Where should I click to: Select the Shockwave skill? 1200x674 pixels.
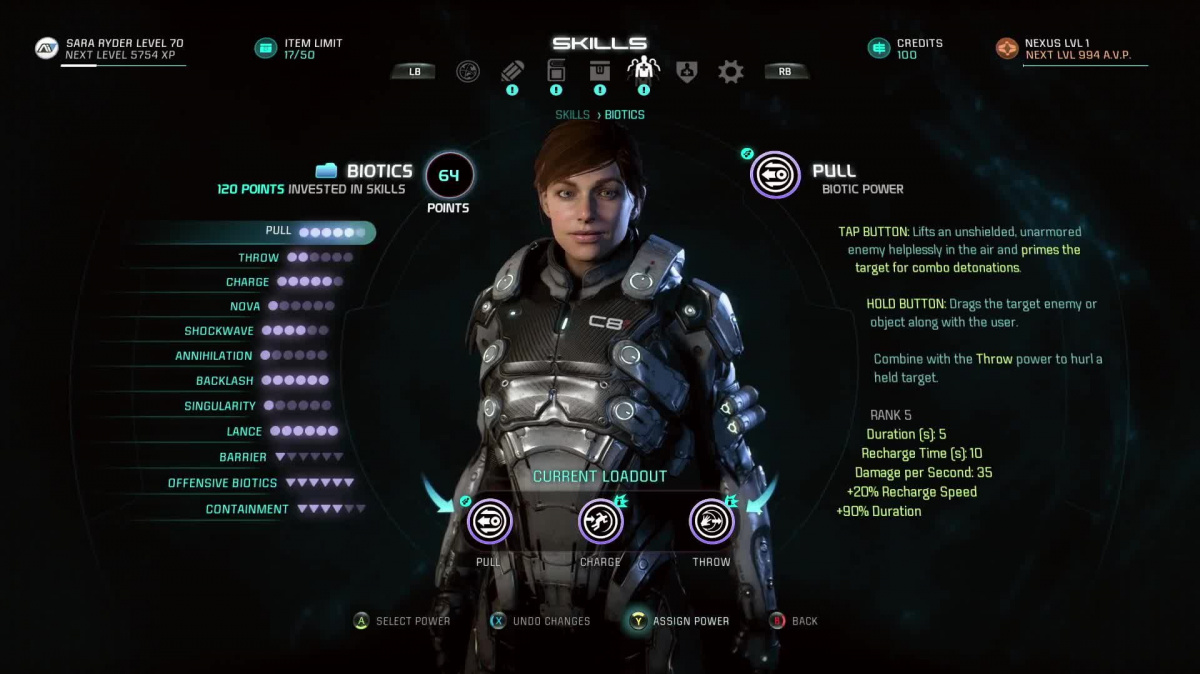220,331
